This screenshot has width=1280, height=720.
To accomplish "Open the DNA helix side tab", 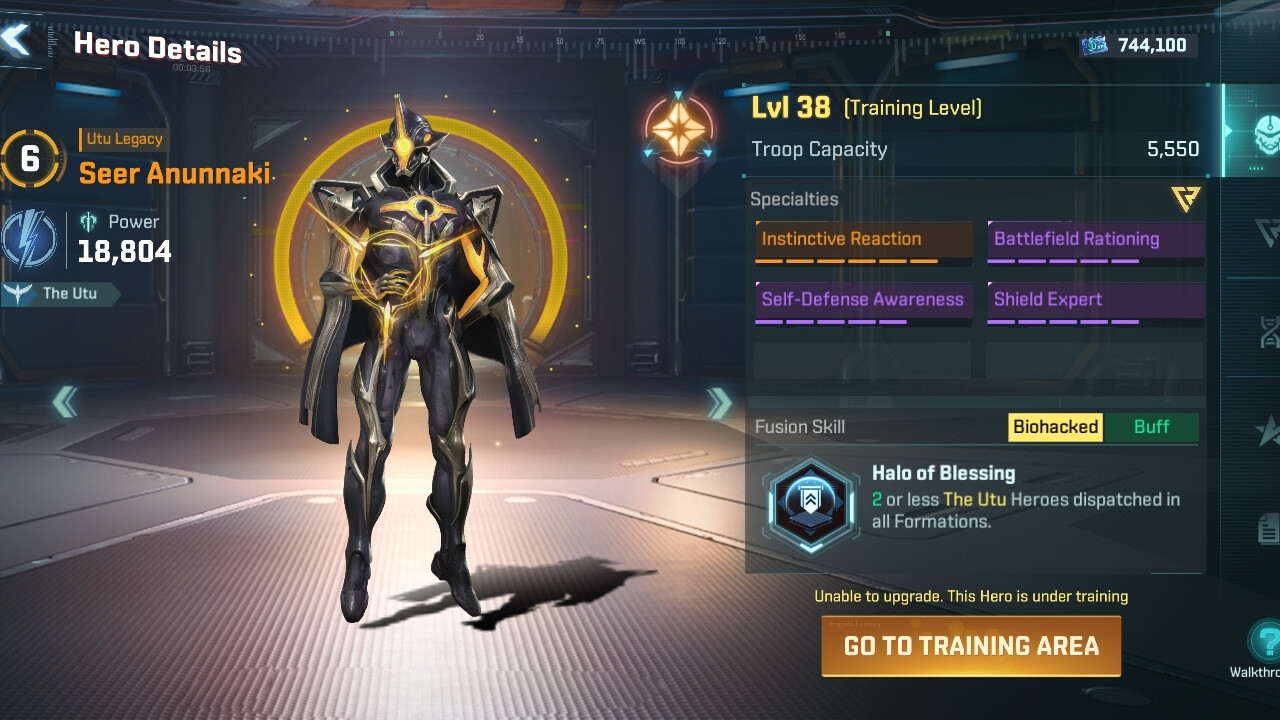I will pyautogui.click(x=1268, y=330).
